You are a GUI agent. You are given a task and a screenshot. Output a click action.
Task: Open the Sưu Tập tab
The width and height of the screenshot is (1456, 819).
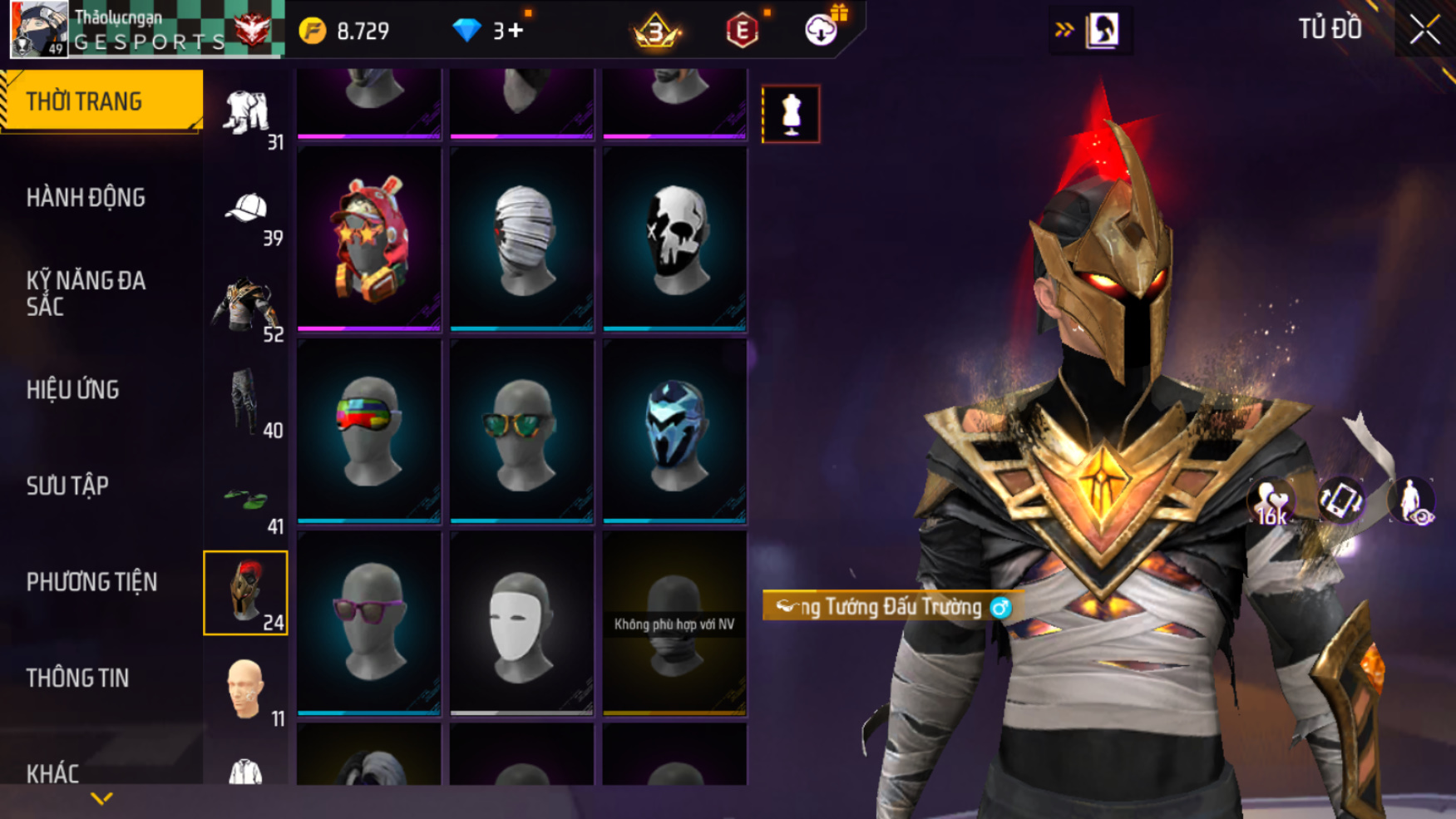tap(67, 486)
